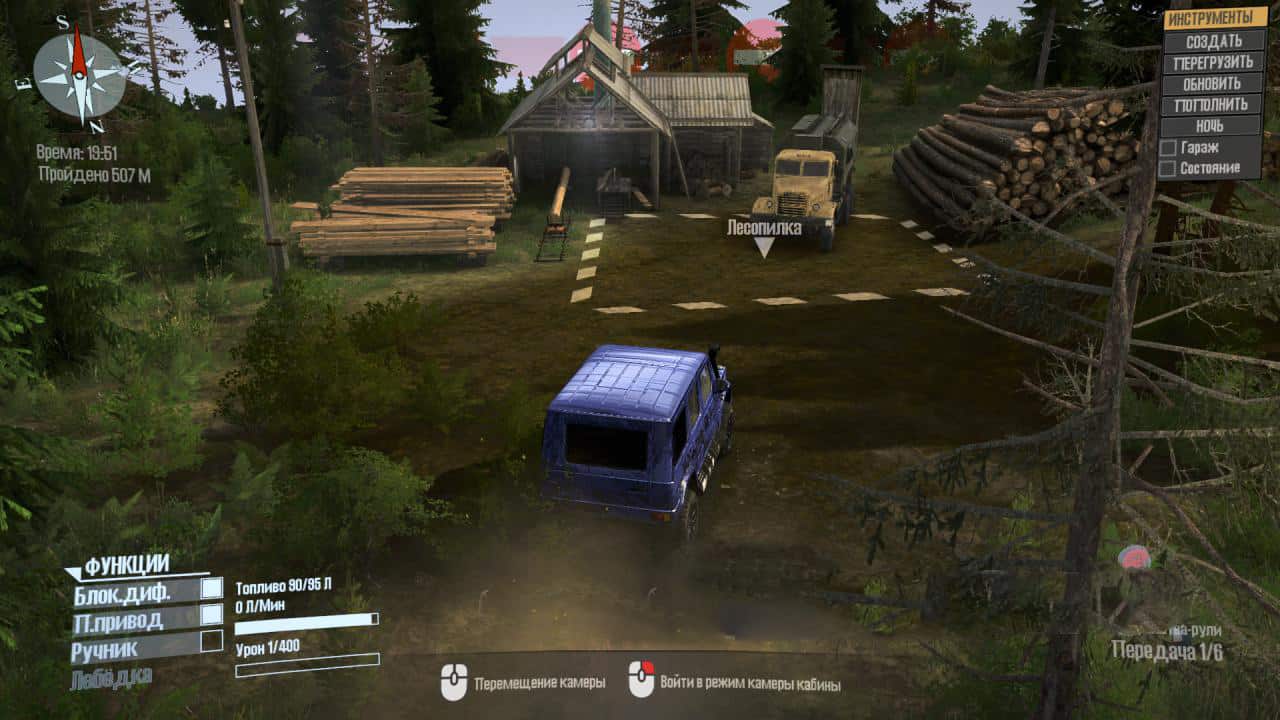Engage the Ручник handbrake
This screenshot has height=720, width=1280.
pos(211,641)
